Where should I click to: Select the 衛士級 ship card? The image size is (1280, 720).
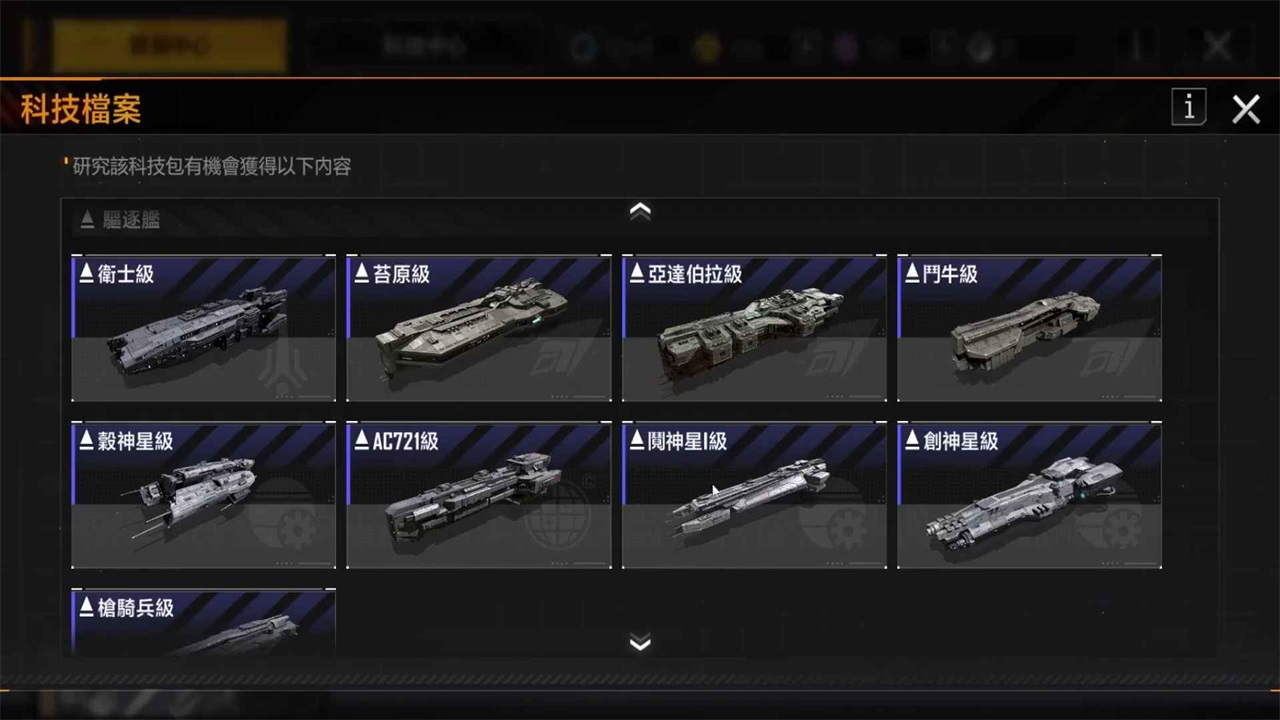click(x=204, y=329)
